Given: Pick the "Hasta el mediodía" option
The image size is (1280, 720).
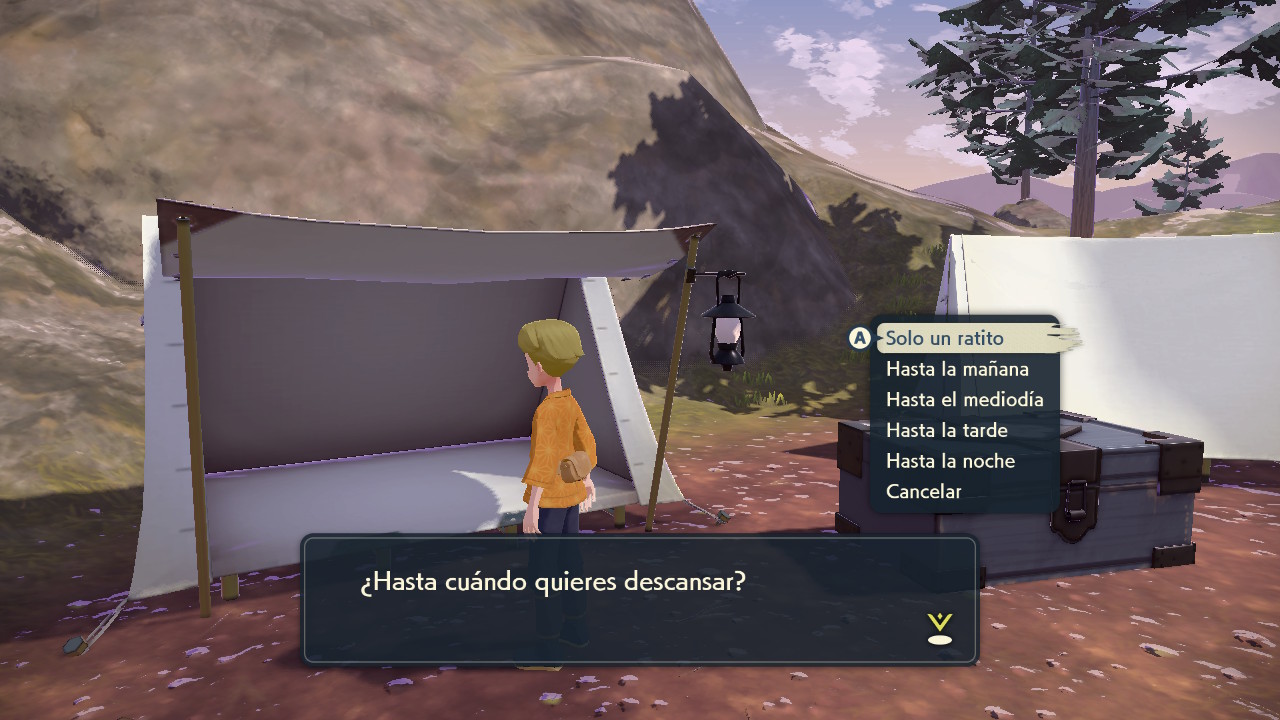Looking at the screenshot, I should 964,400.
